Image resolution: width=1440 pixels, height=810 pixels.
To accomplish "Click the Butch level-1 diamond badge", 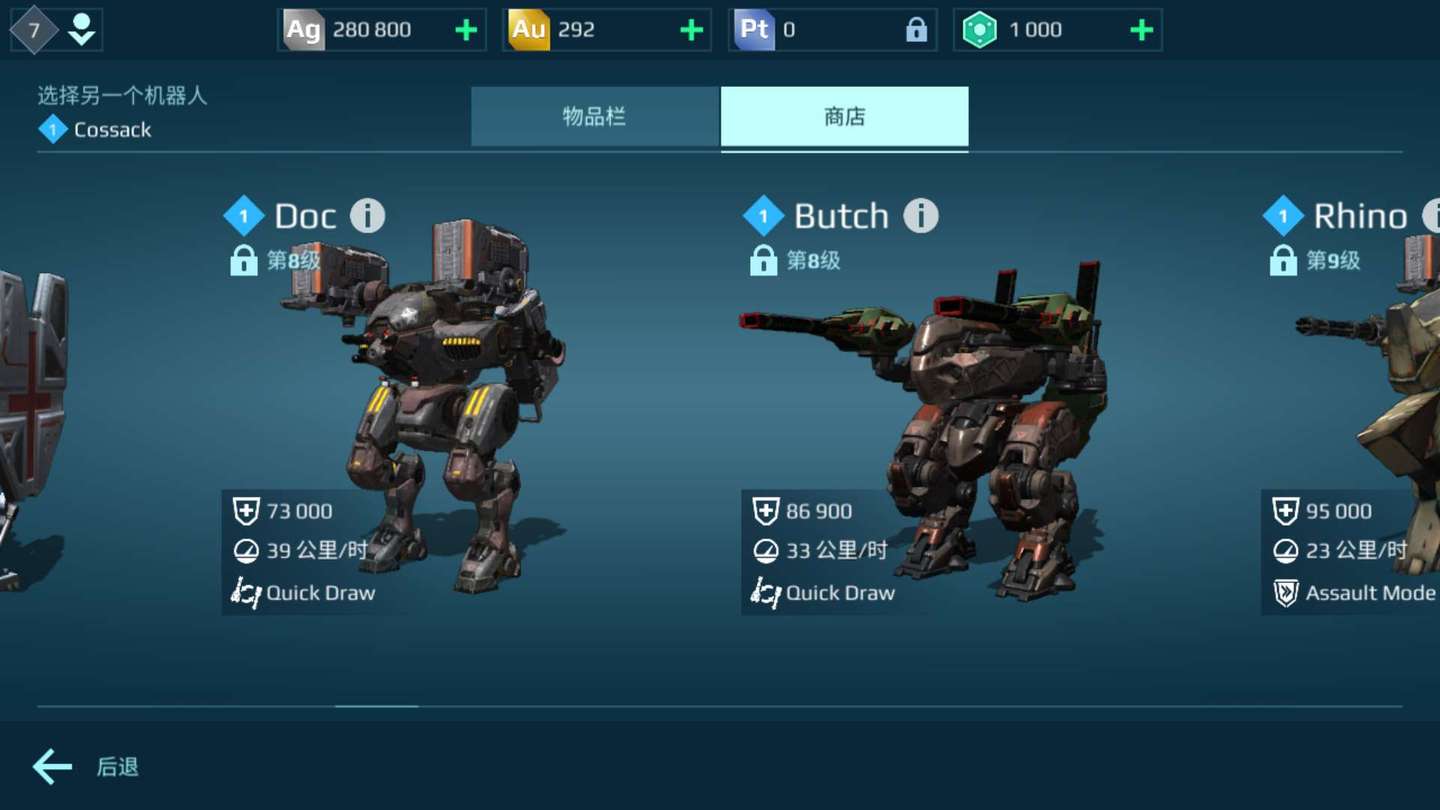I will (x=763, y=215).
